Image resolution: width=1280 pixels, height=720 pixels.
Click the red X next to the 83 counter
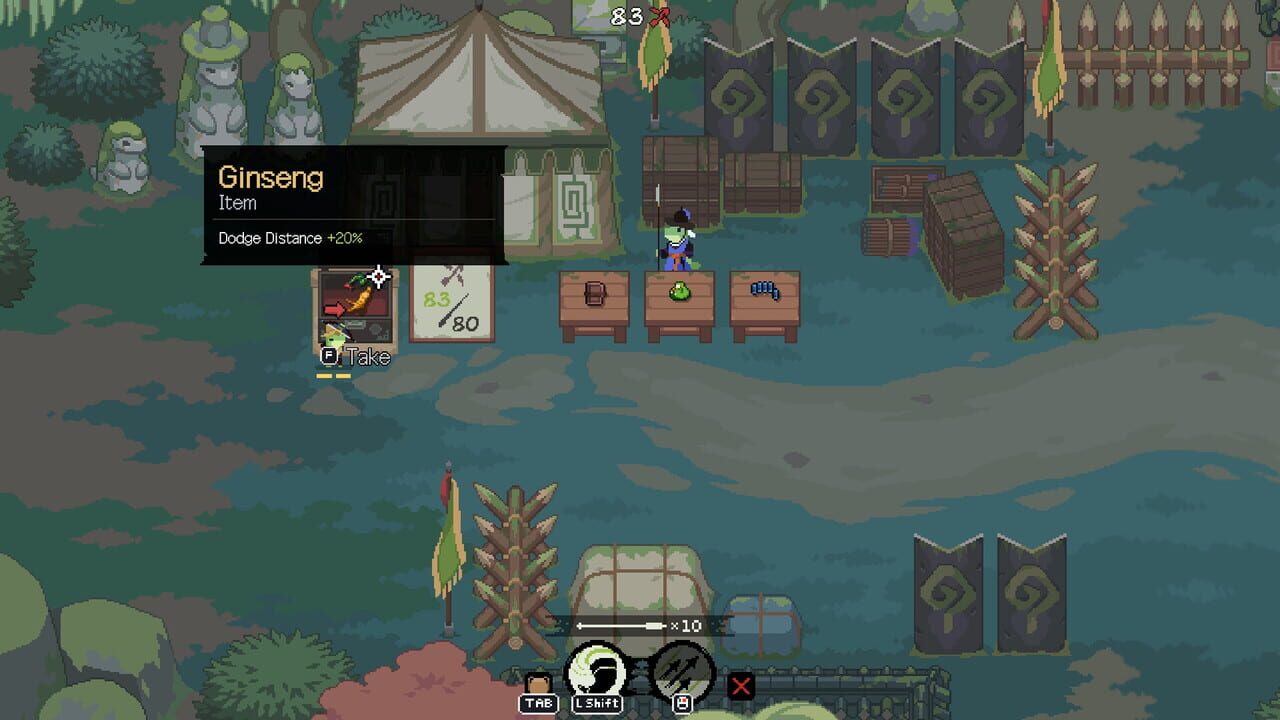[659, 15]
